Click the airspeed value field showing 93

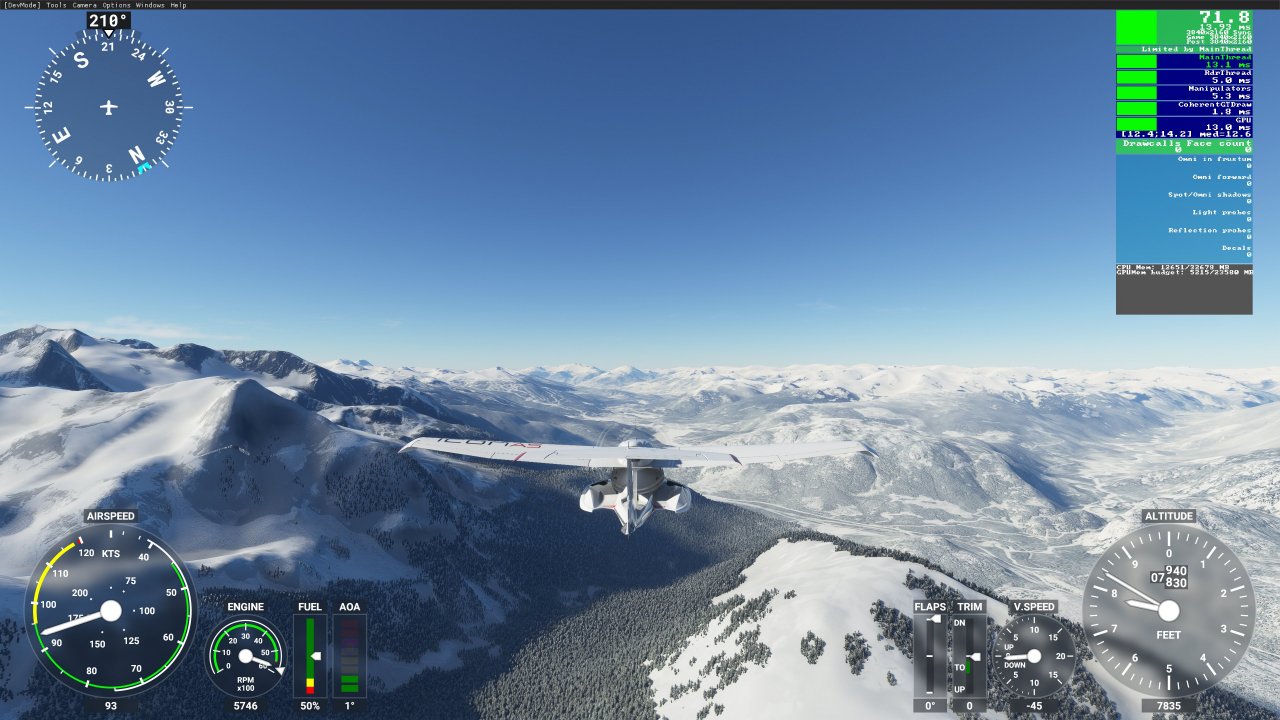[110, 706]
